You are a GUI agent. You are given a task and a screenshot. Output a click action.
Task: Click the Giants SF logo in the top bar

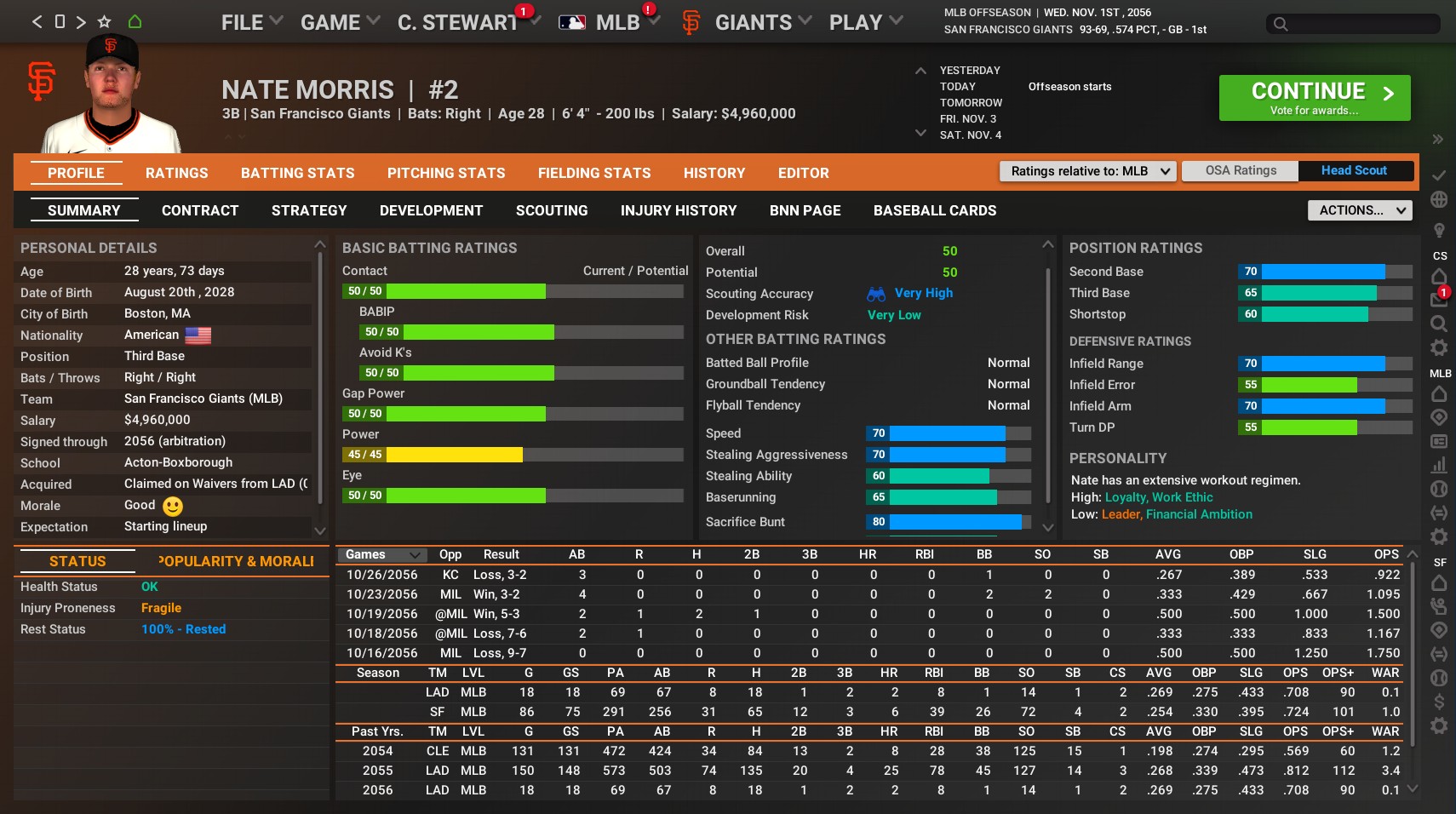[x=691, y=21]
